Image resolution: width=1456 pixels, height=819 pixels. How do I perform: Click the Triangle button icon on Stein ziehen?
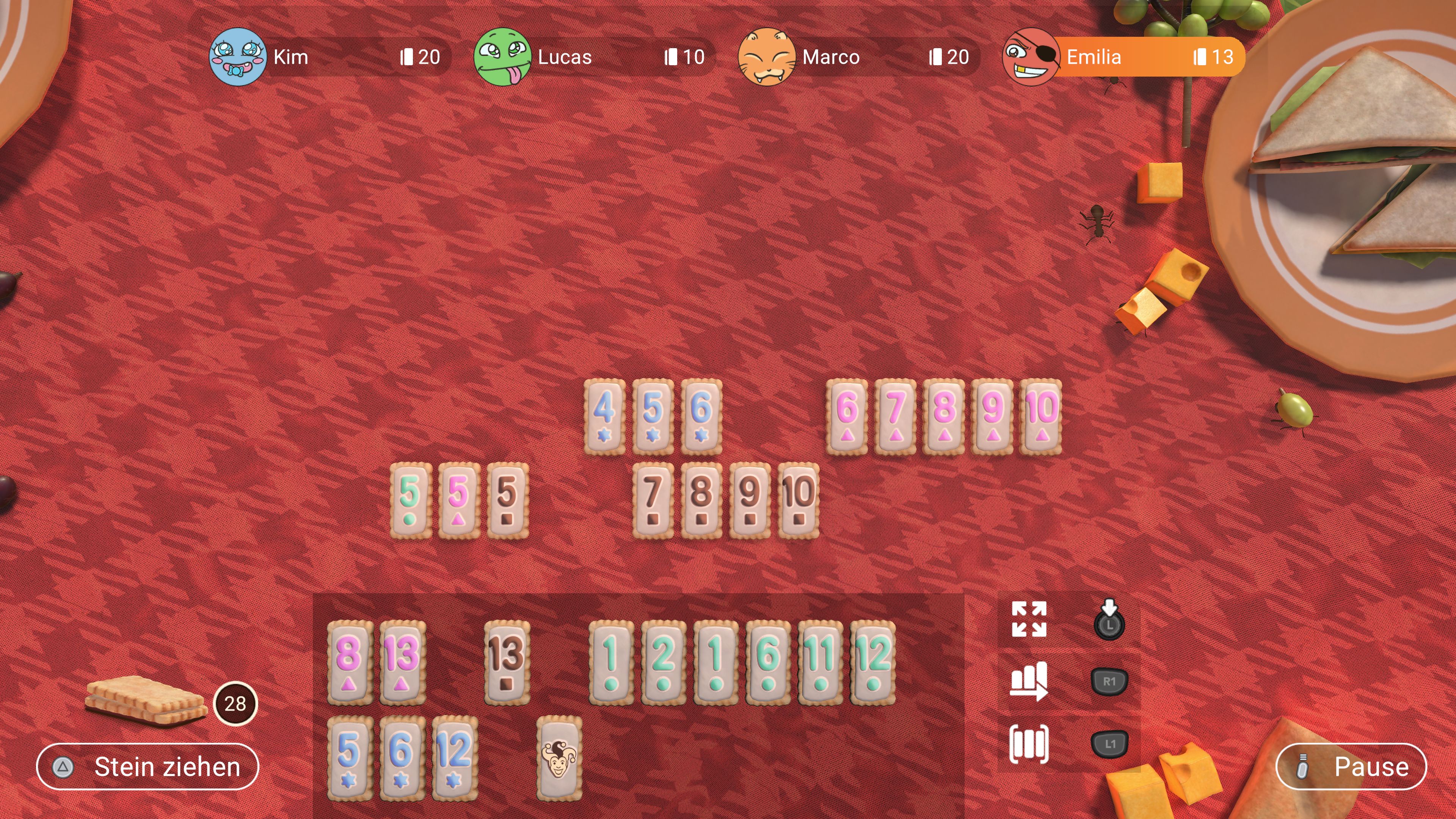click(64, 767)
